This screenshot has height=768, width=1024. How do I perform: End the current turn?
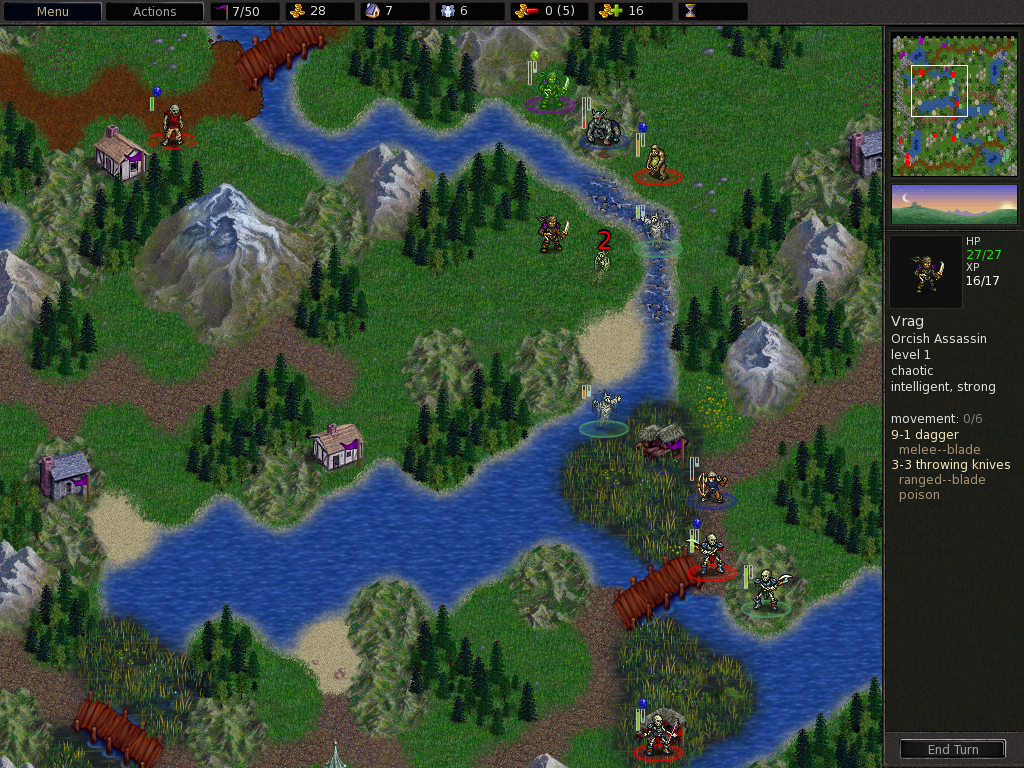952,749
